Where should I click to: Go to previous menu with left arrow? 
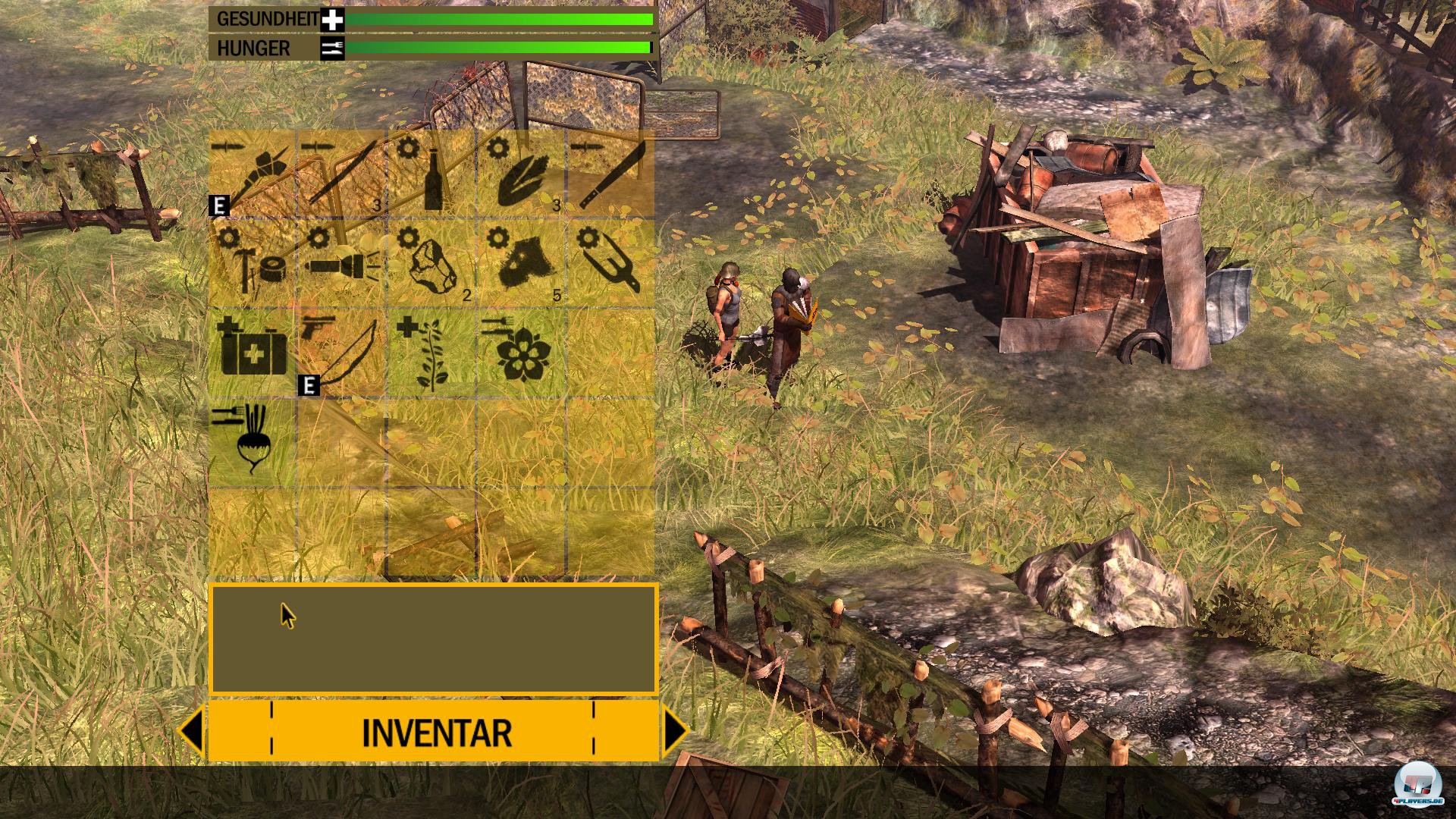point(191,731)
